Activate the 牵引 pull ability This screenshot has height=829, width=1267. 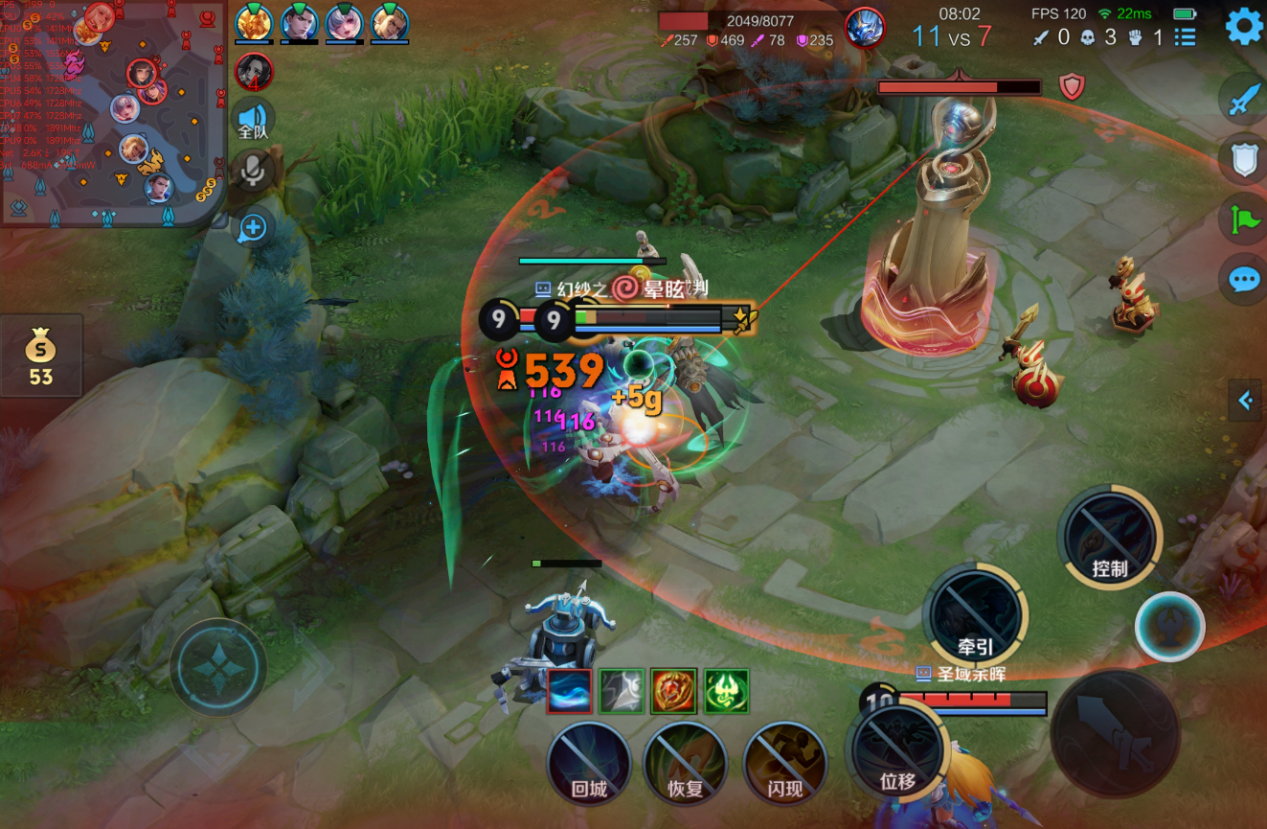975,614
